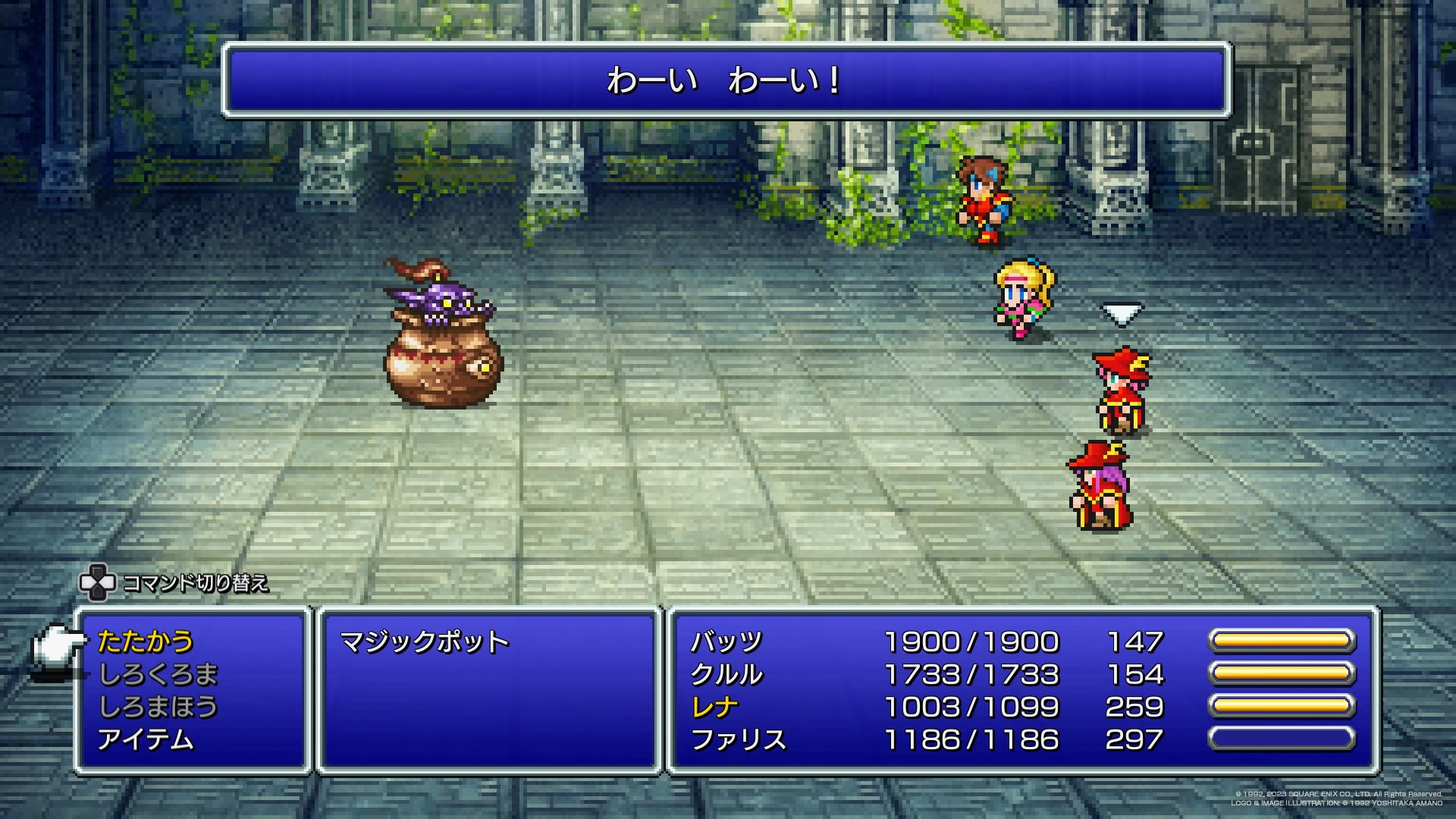Select the たたかう attack command

146,642
